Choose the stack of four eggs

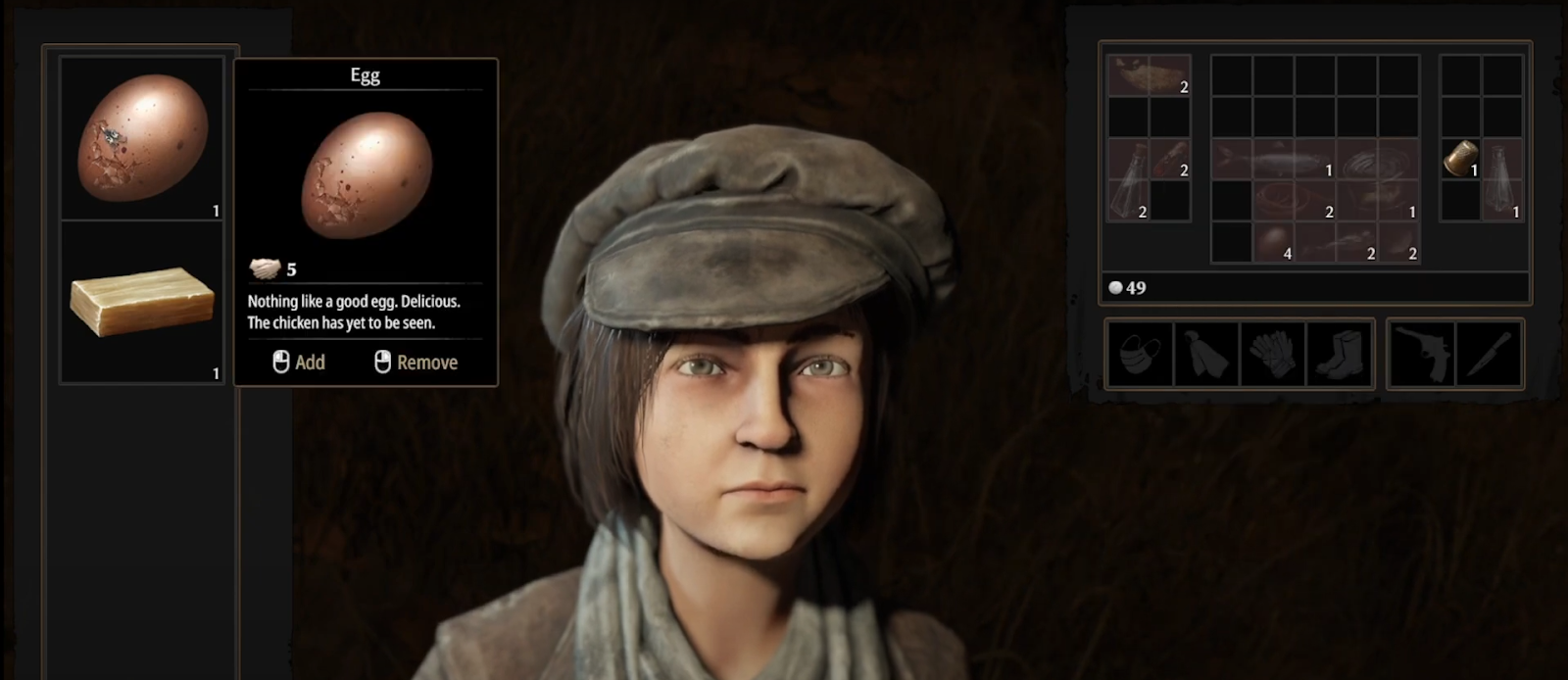pos(1272,242)
